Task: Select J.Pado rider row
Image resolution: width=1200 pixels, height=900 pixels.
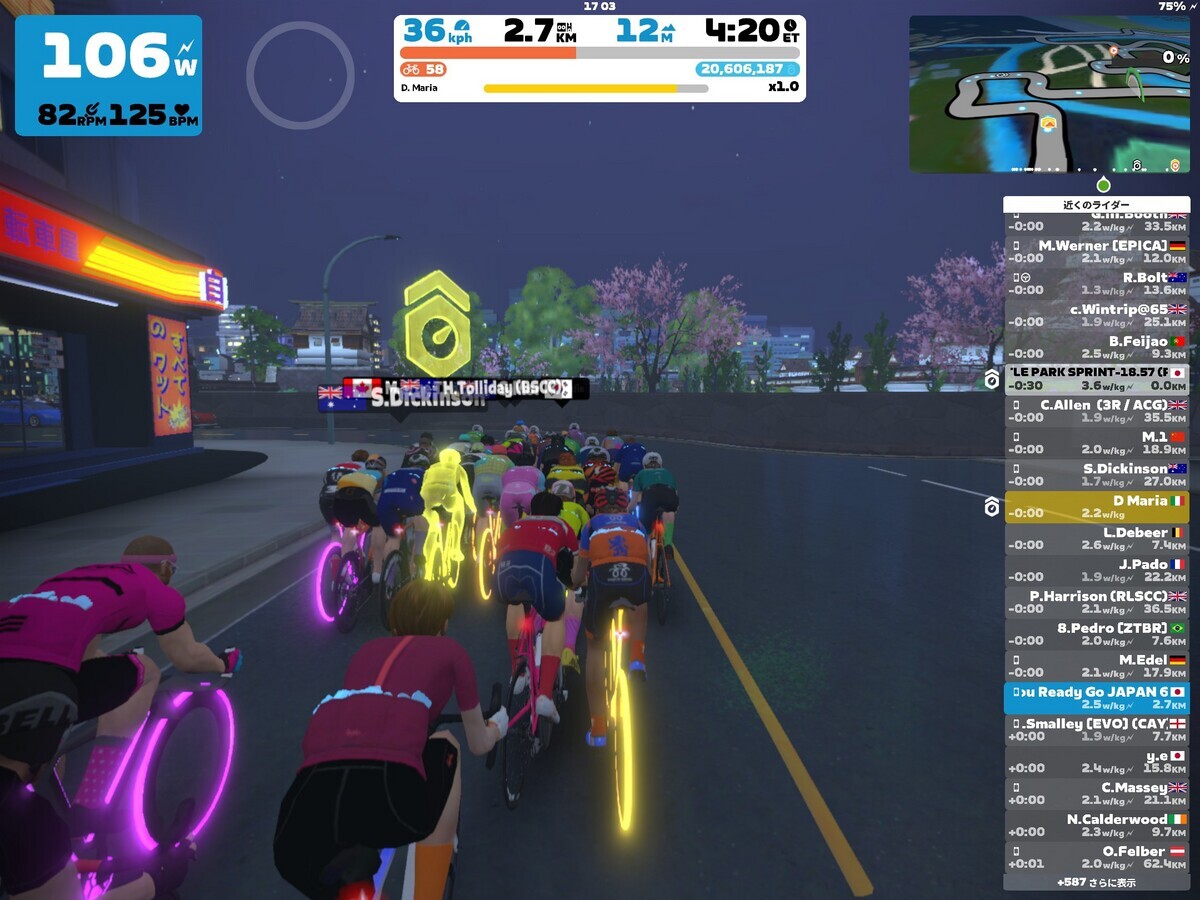Action: click(x=1096, y=570)
